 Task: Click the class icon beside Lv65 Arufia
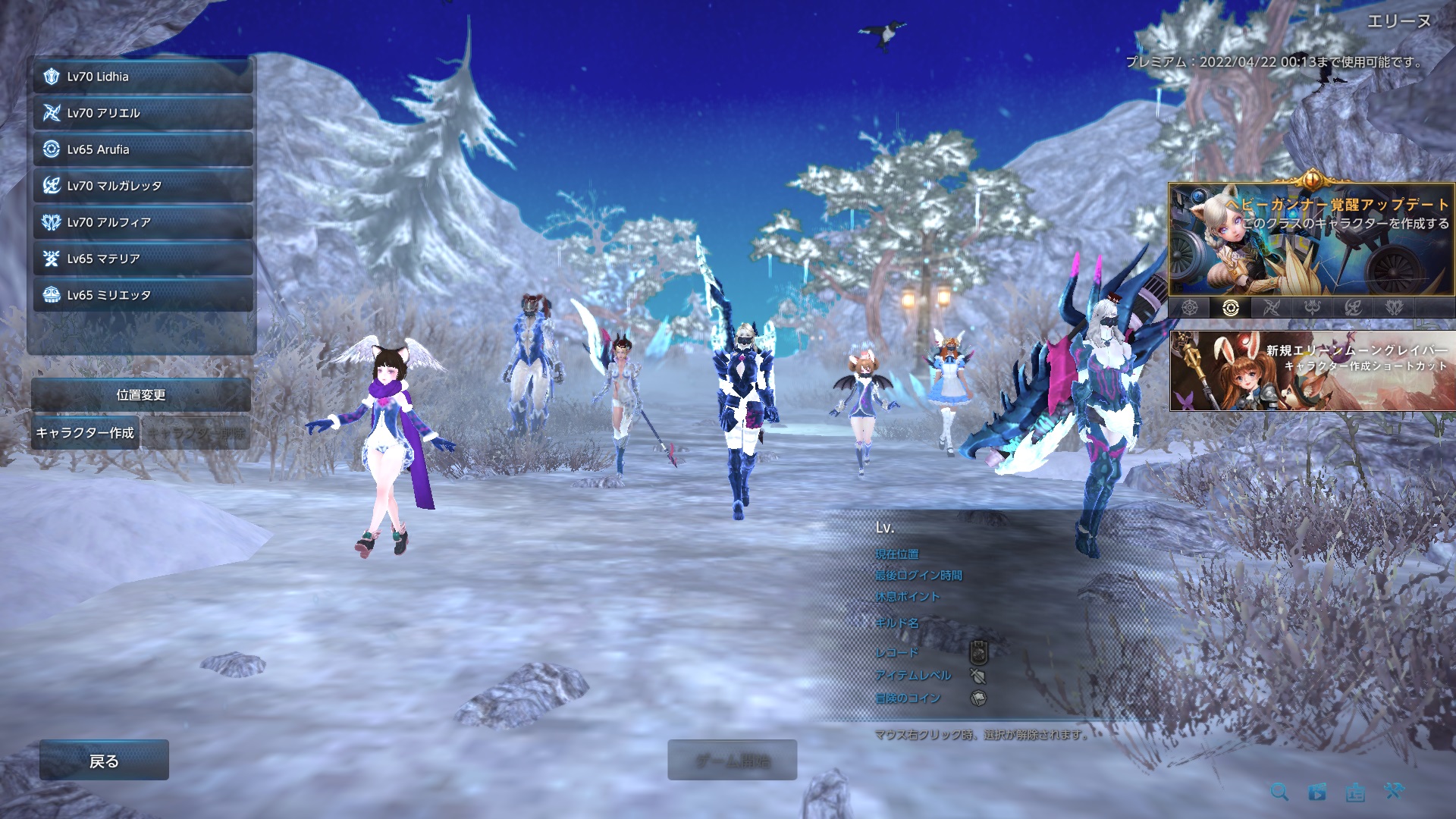[51, 149]
